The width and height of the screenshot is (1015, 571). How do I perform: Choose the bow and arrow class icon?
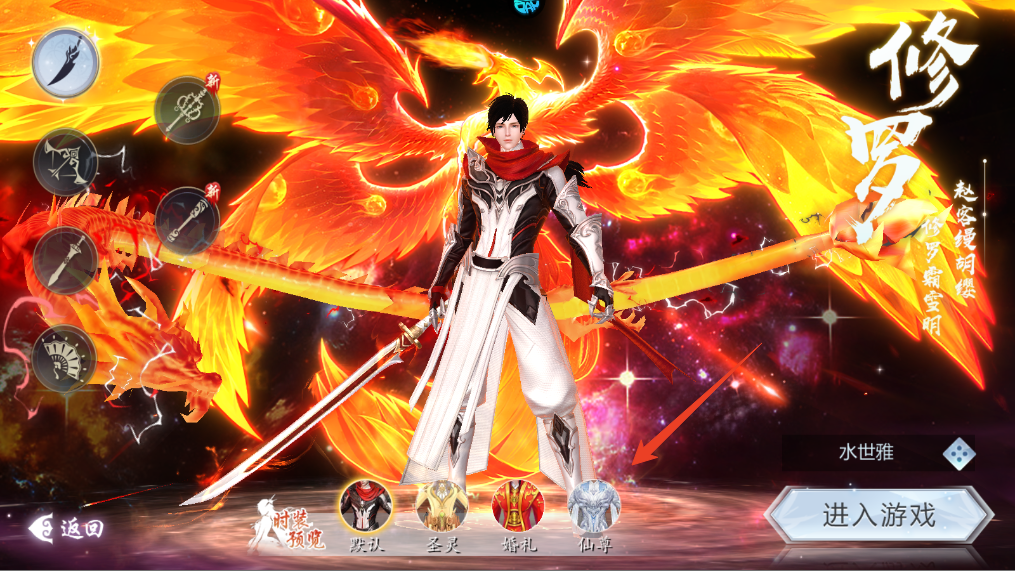pos(65,160)
